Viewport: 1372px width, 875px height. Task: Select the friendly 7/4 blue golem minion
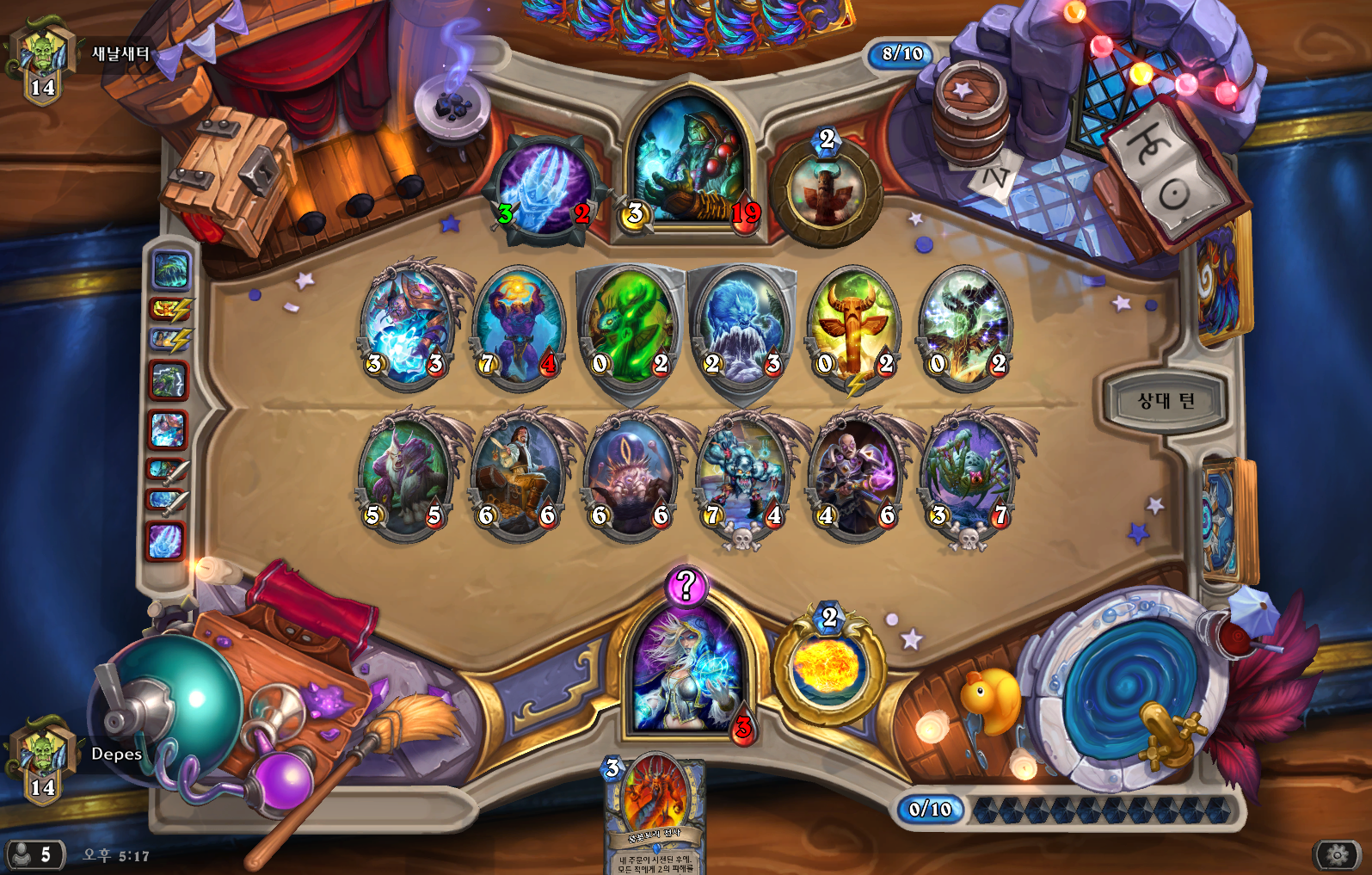[743, 475]
